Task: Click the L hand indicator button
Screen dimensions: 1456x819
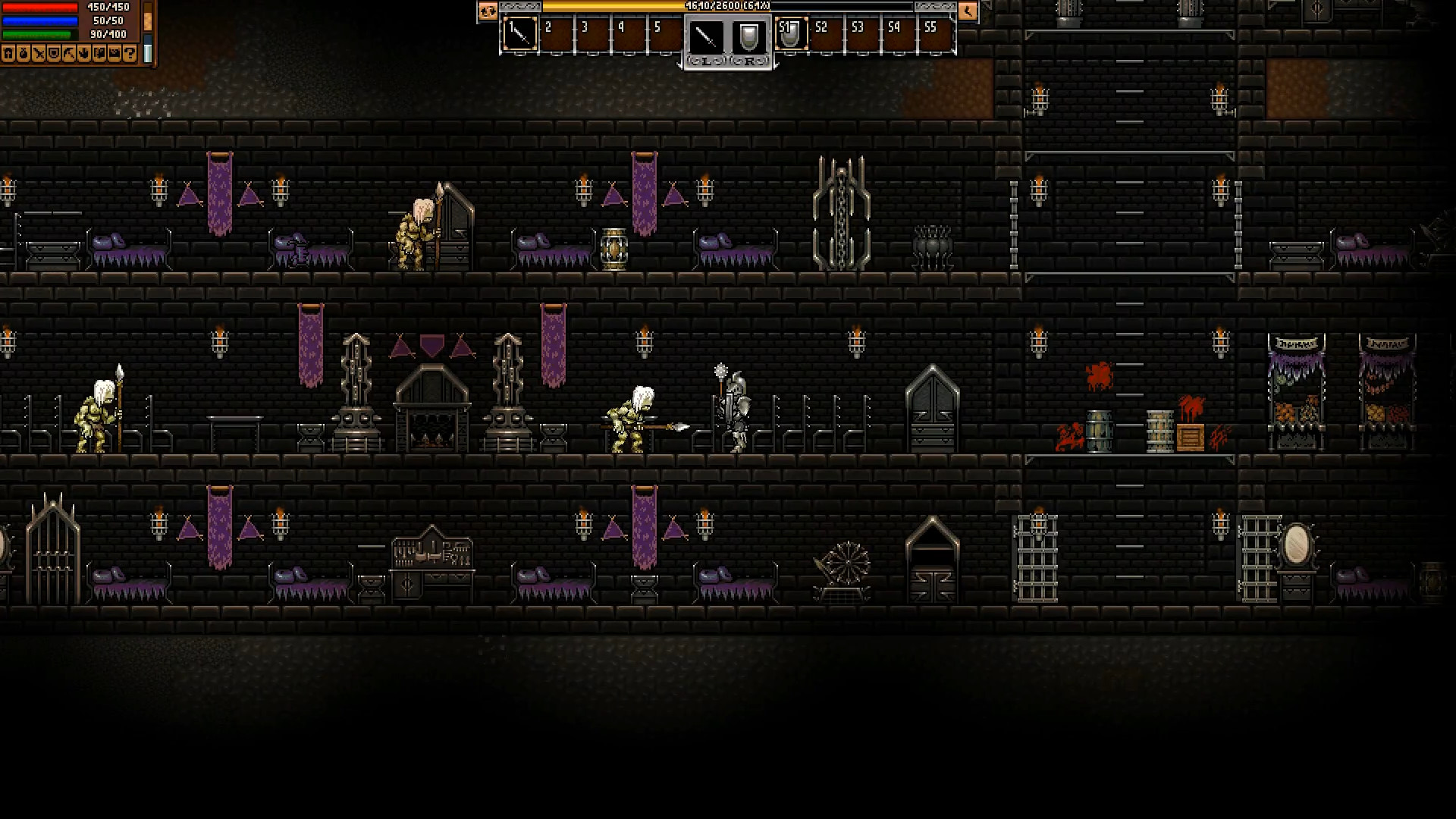Action: click(x=707, y=61)
